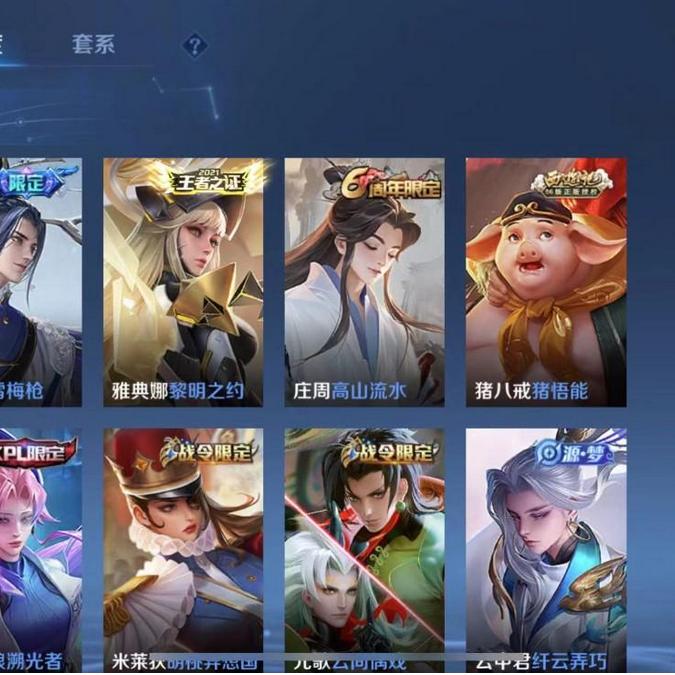This screenshot has width=675, height=675.
Task: Select the KPL限定 溯光者 skin card
Action: 40,550
